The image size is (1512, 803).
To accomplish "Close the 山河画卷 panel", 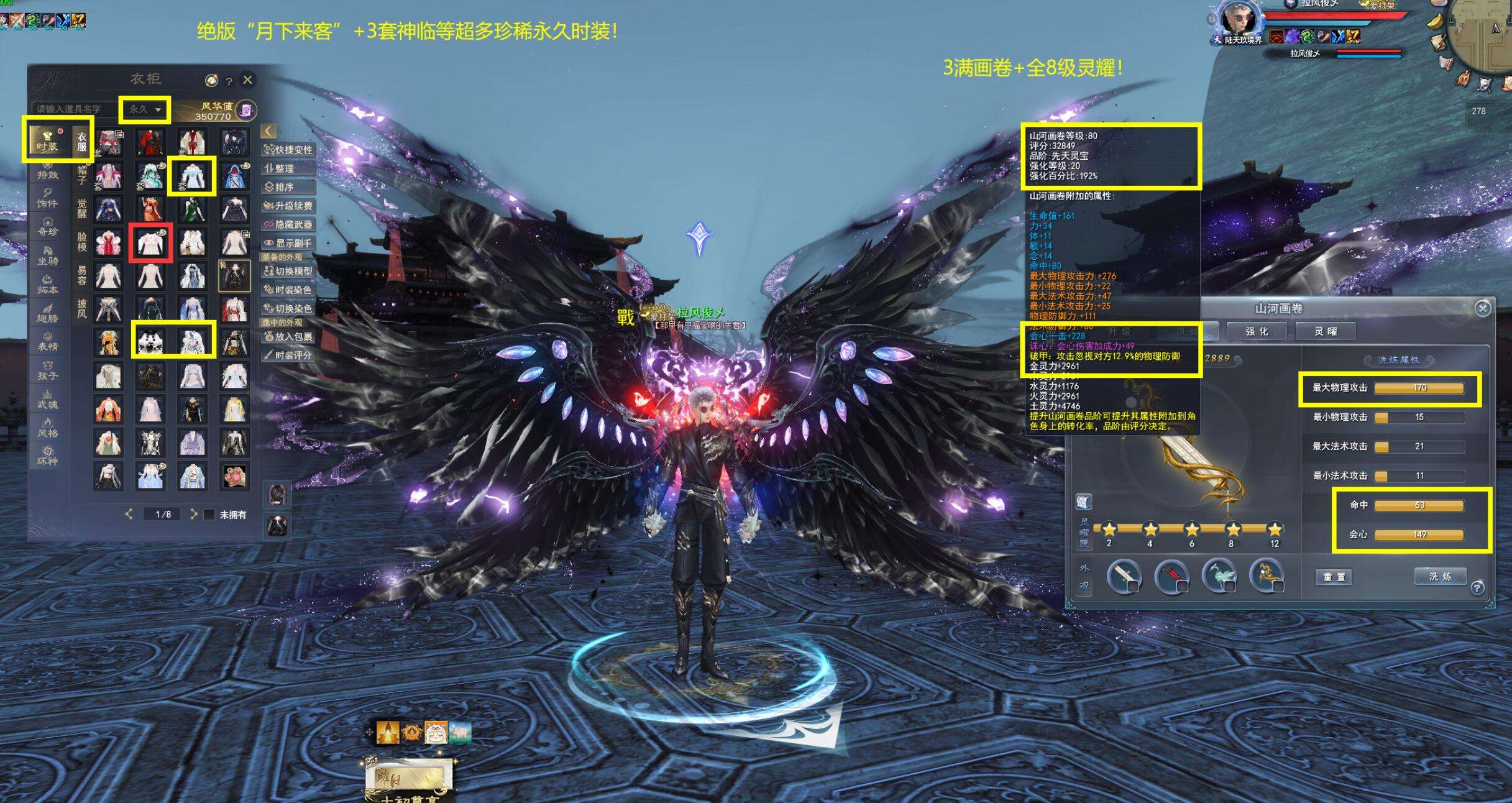I will tap(1482, 308).
